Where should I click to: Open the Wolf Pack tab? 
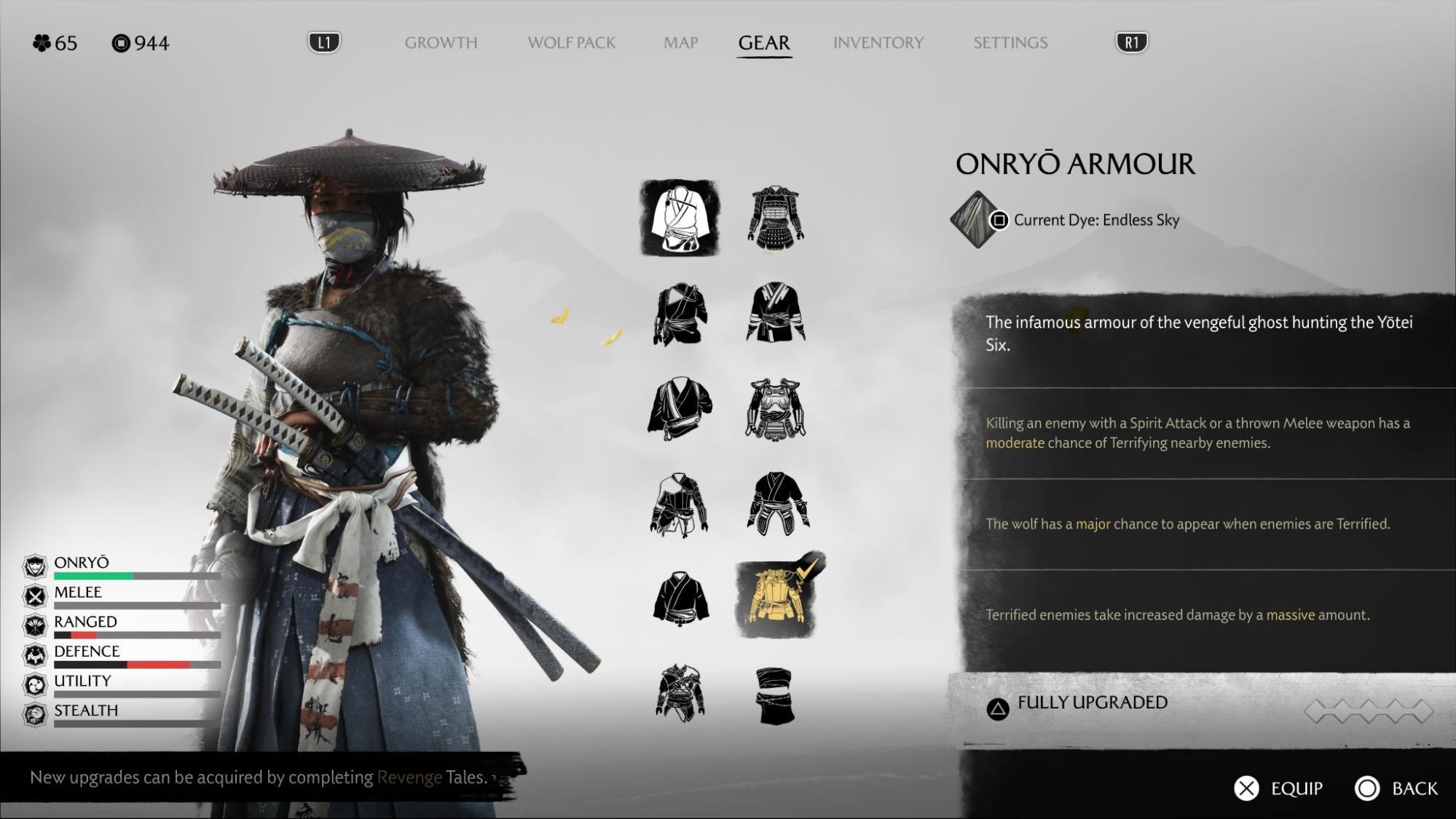pyautogui.click(x=571, y=43)
